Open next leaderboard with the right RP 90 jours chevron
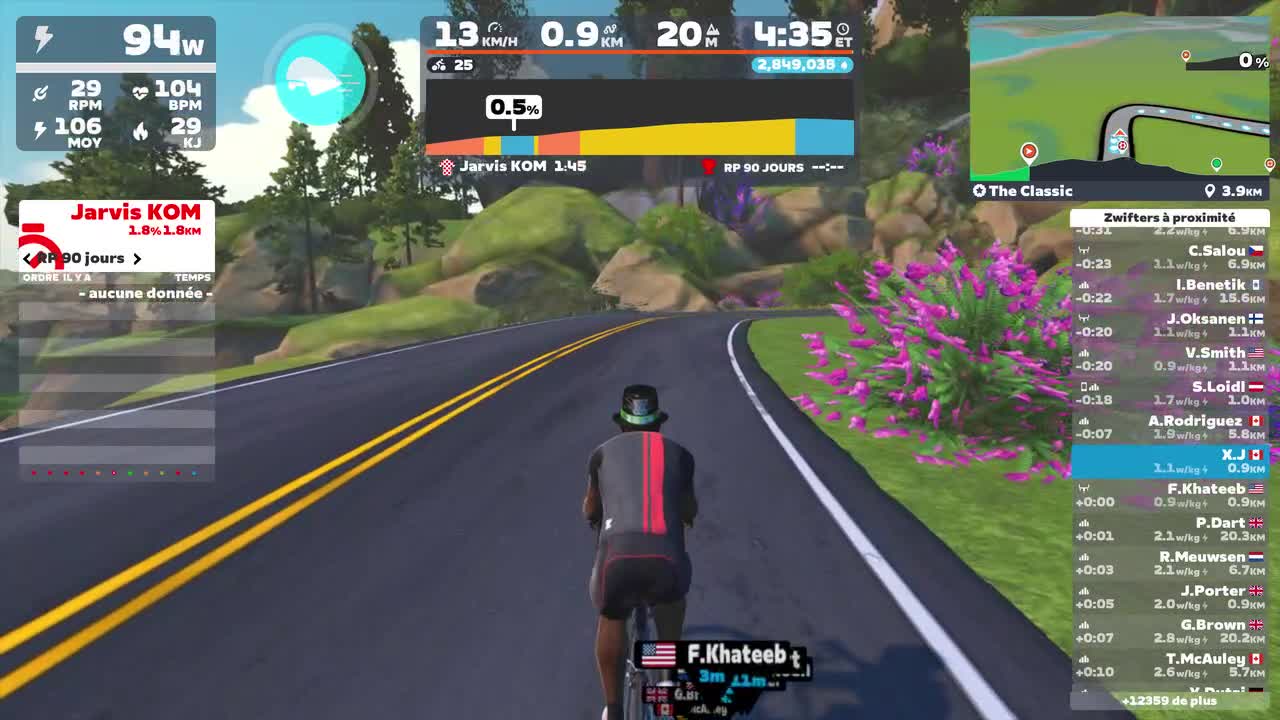Viewport: 1280px width, 720px height. click(x=137, y=259)
